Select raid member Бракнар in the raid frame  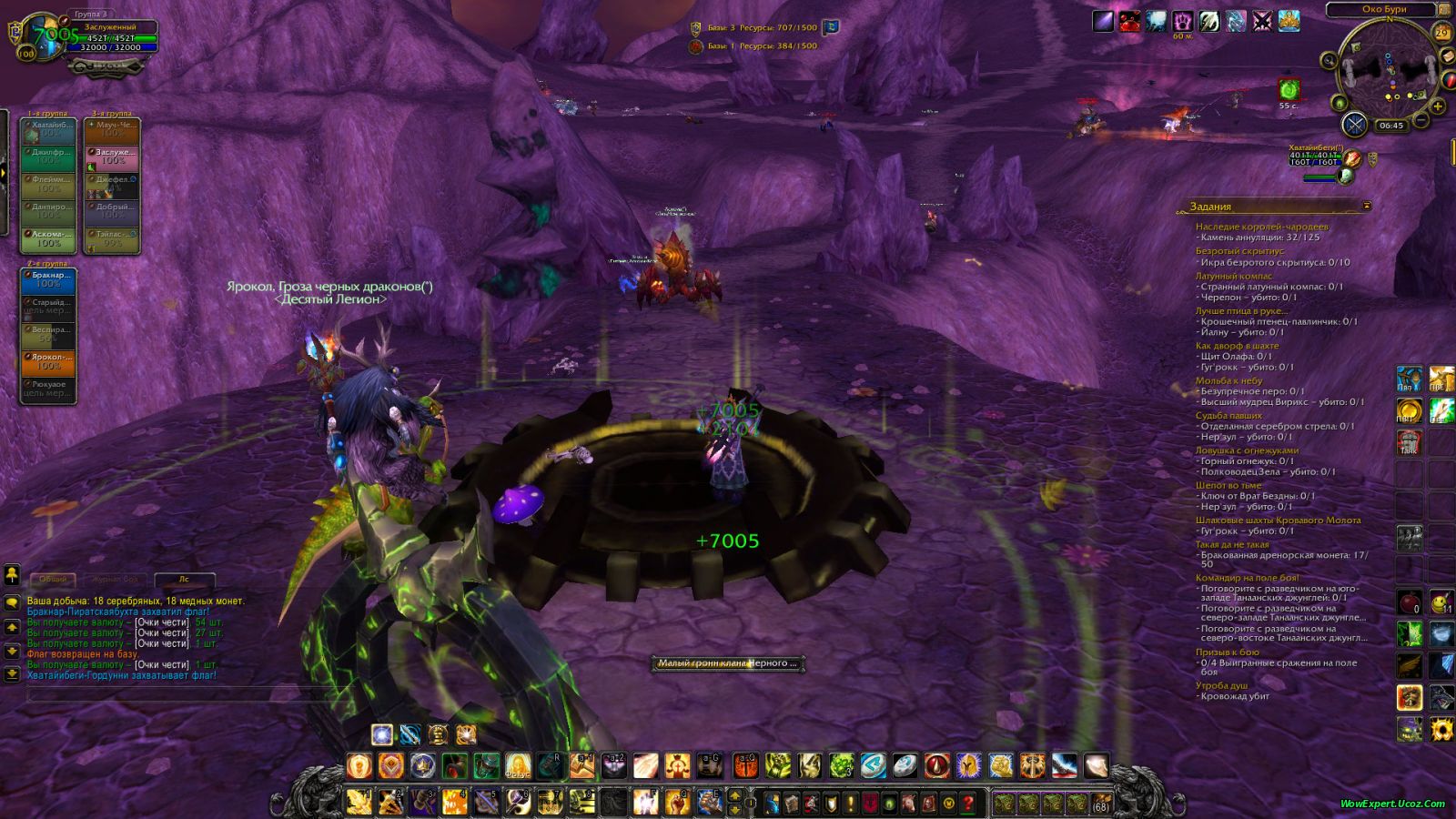[x=49, y=279]
